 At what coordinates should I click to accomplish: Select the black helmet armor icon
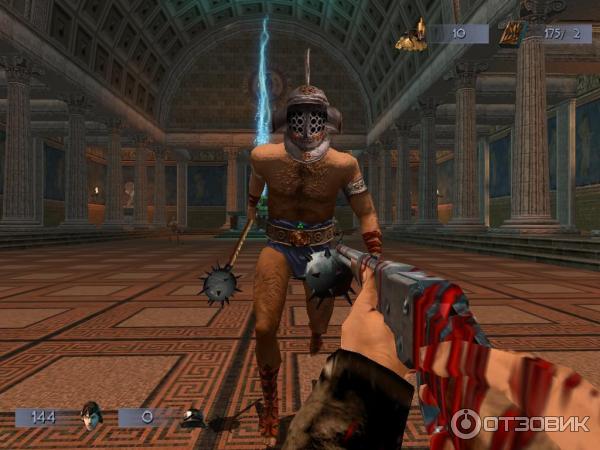tap(192, 417)
